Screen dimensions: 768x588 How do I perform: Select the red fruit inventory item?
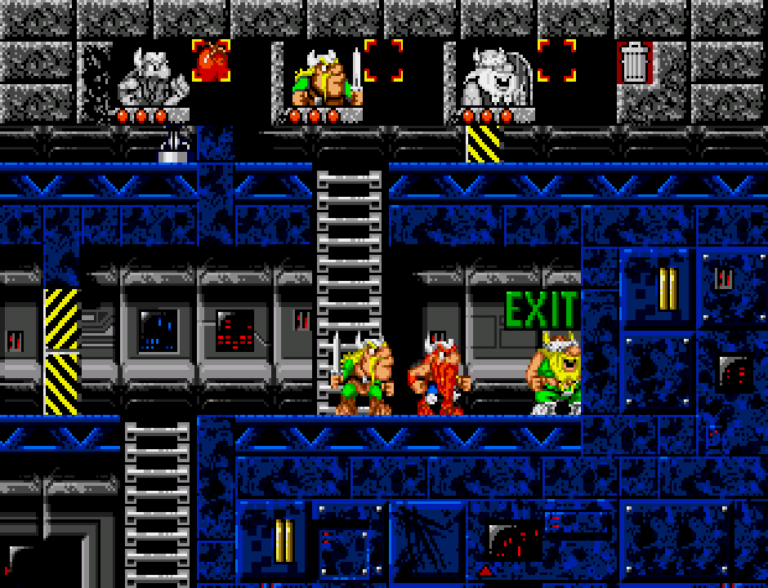[x=211, y=60]
